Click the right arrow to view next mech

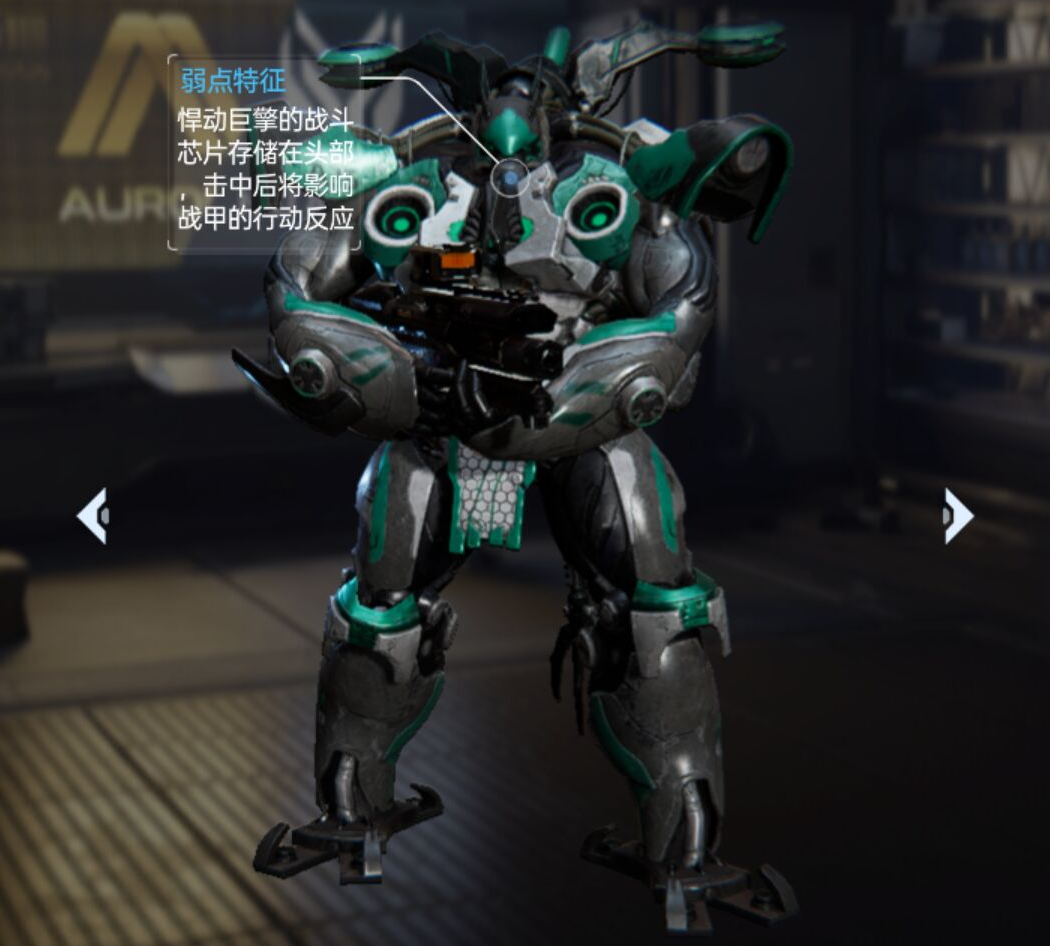click(957, 516)
